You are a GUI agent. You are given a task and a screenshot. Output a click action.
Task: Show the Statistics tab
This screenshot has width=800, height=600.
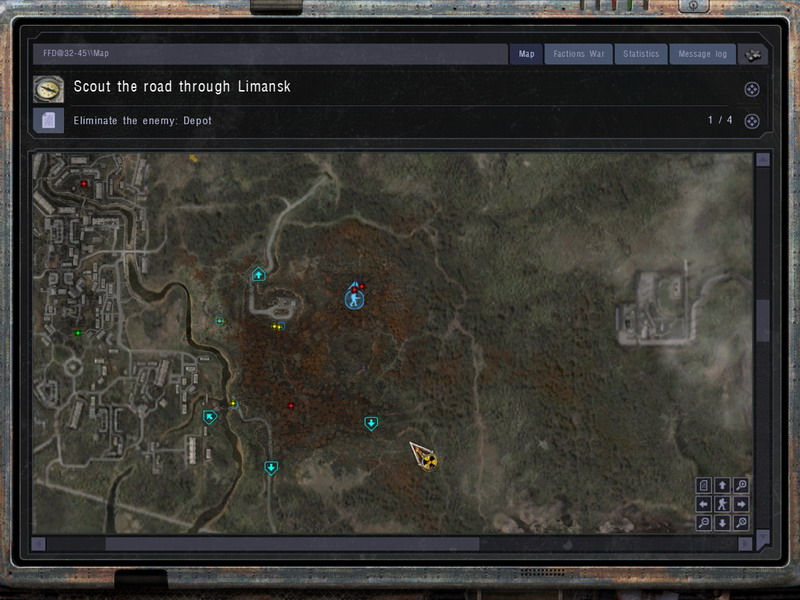(x=641, y=54)
